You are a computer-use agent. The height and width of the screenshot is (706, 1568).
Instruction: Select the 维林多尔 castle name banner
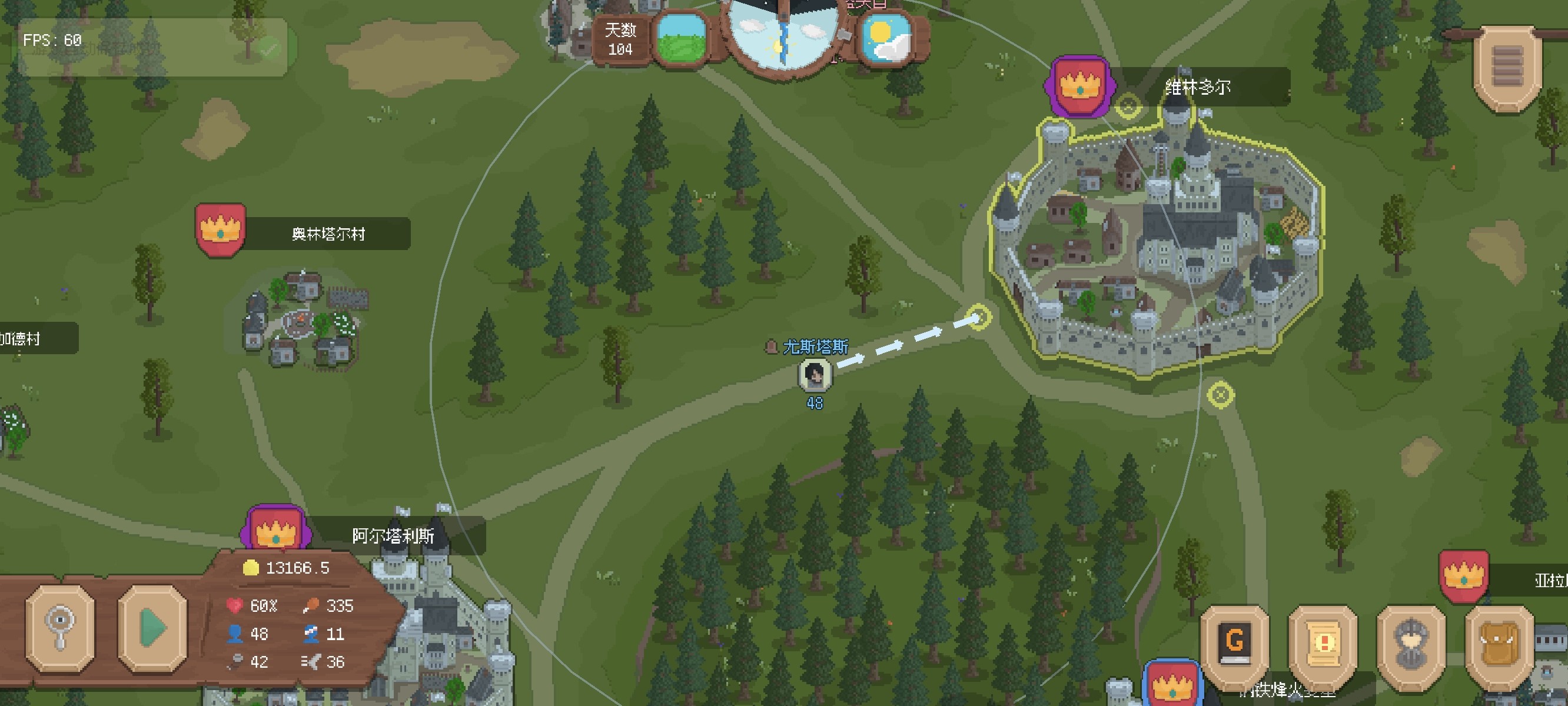pos(1197,87)
